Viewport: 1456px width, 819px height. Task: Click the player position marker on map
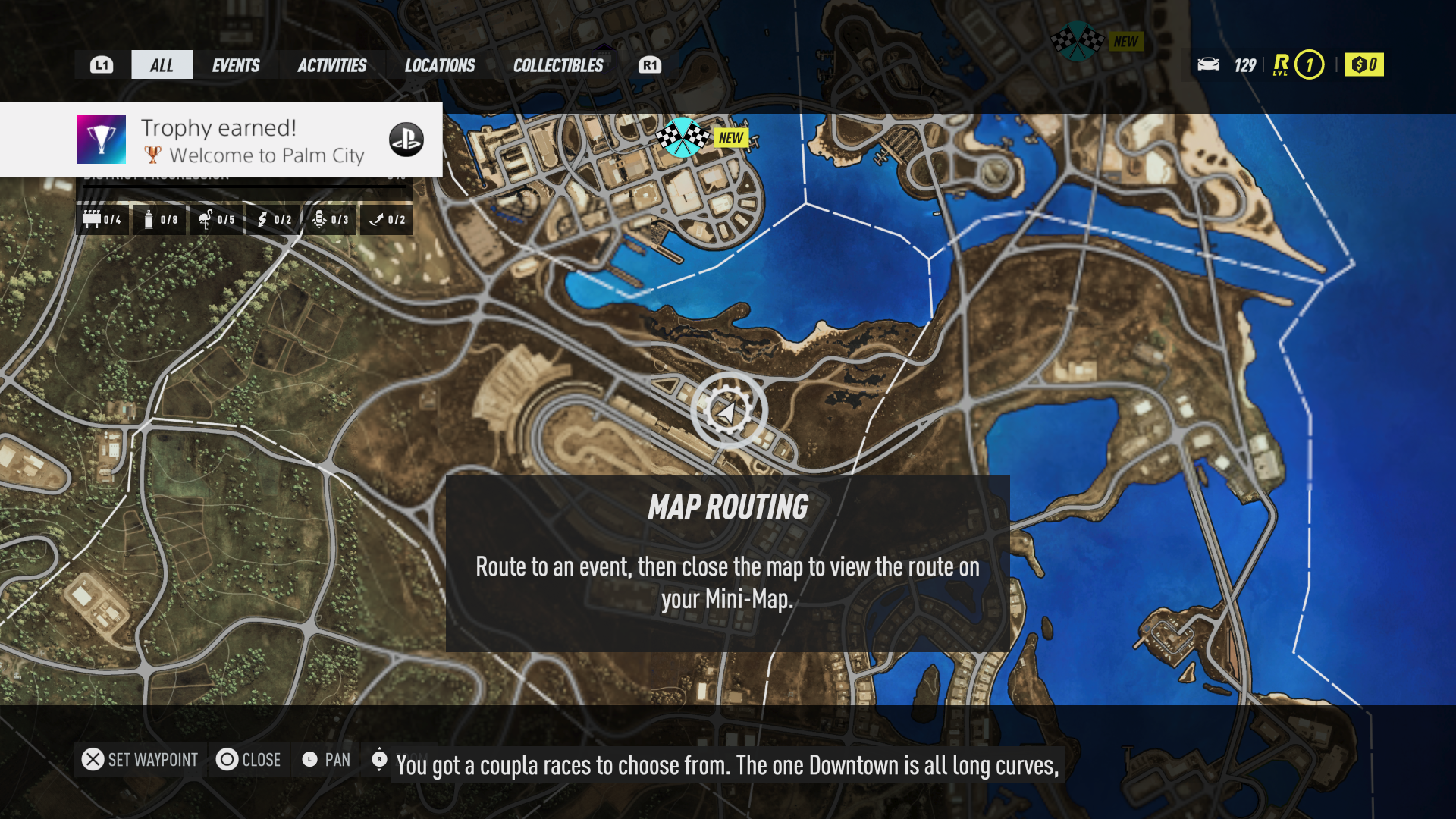pos(728,412)
